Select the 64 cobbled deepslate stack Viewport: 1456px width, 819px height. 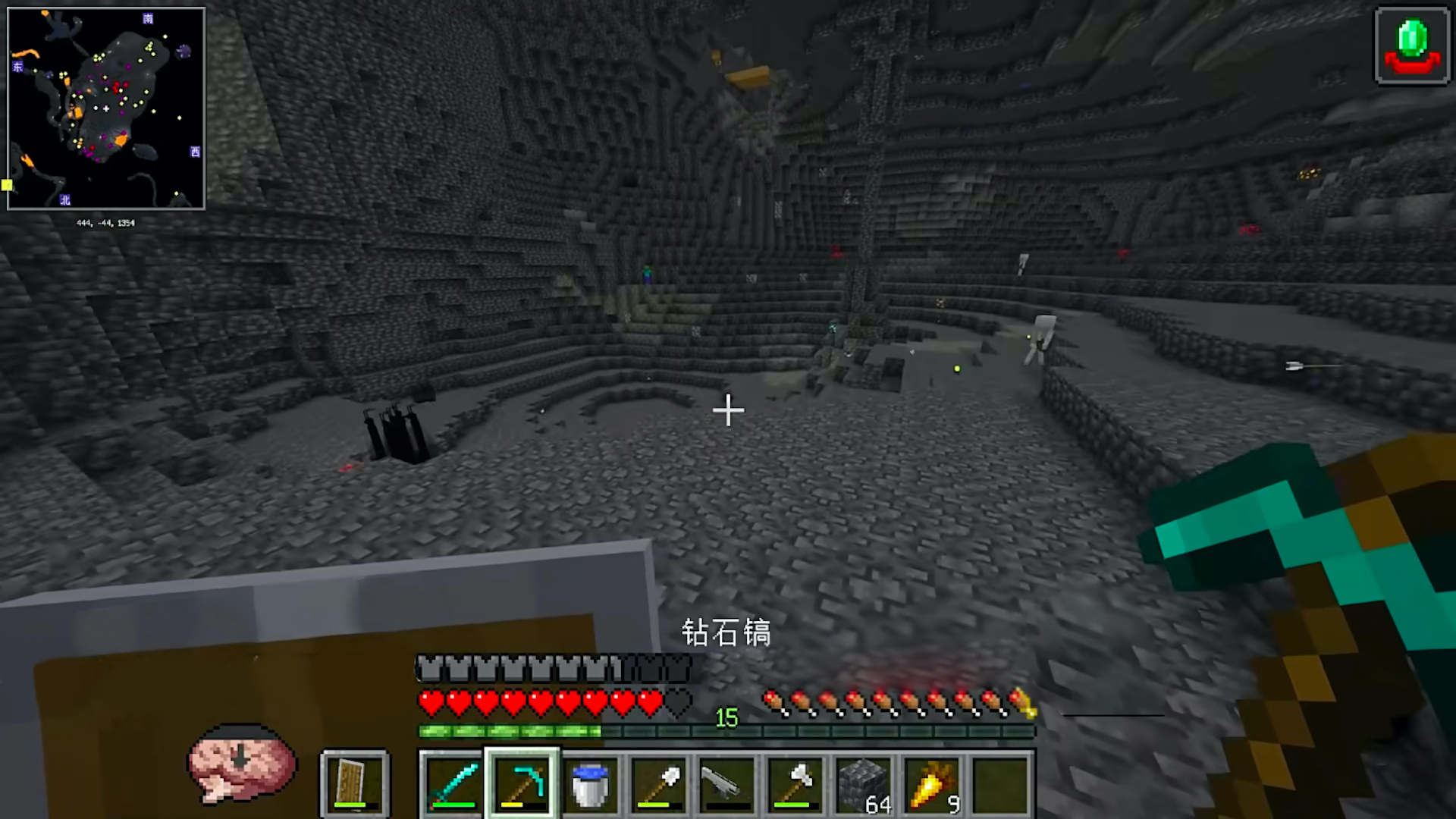click(x=863, y=784)
